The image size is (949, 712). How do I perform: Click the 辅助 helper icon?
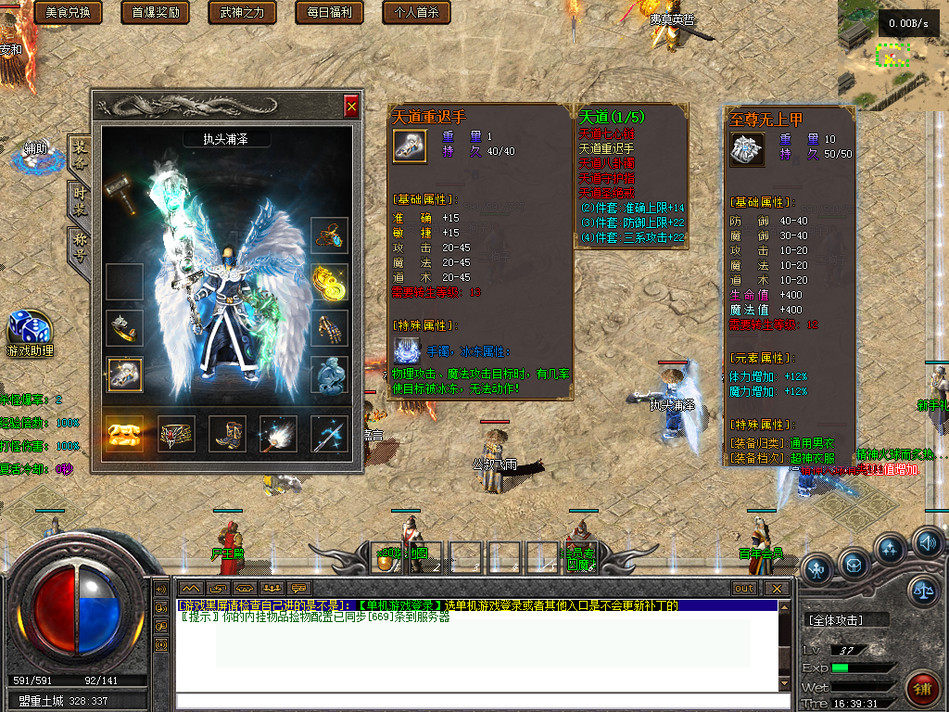[36, 153]
